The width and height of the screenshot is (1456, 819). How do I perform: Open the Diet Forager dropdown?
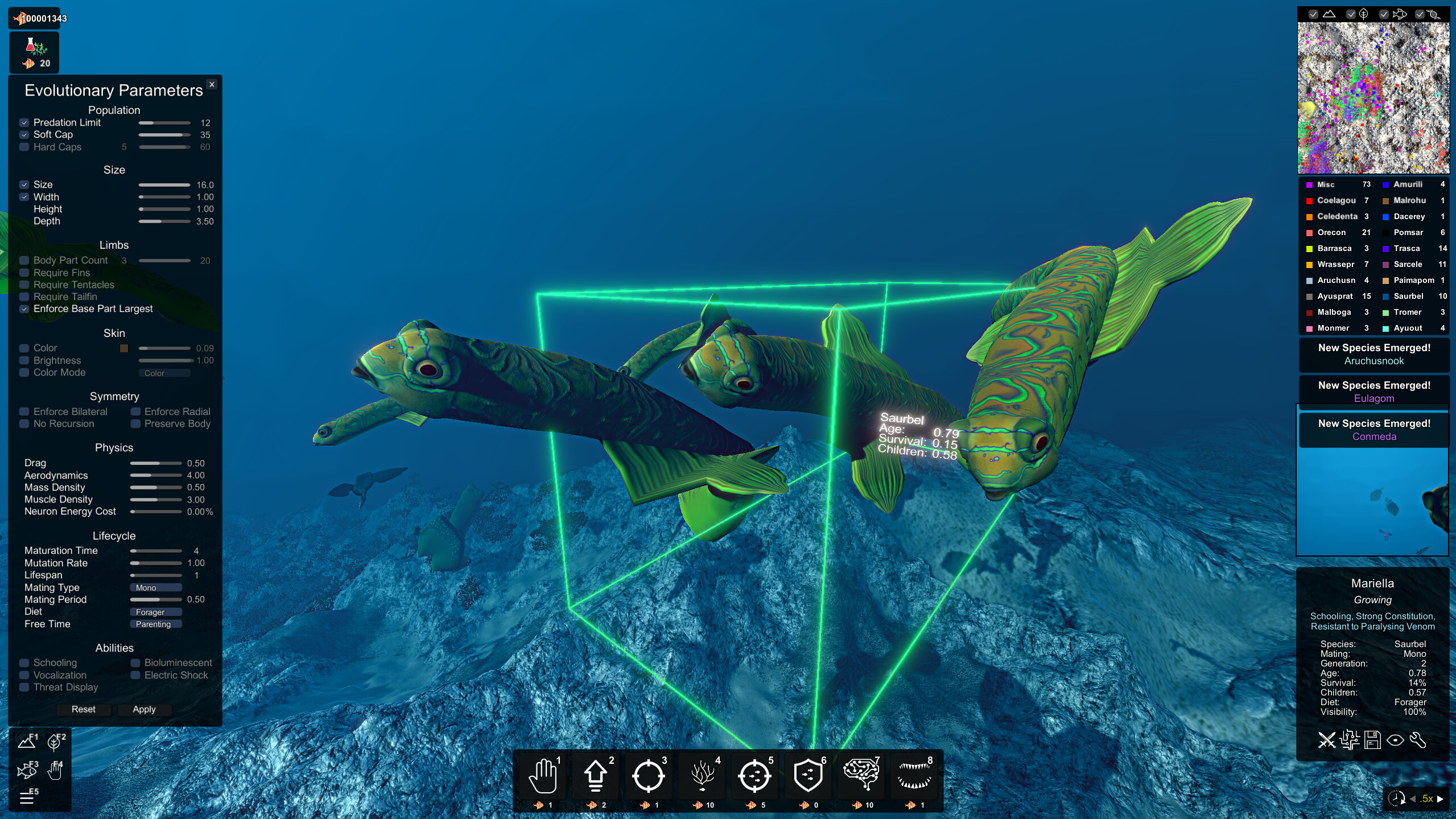[156, 612]
